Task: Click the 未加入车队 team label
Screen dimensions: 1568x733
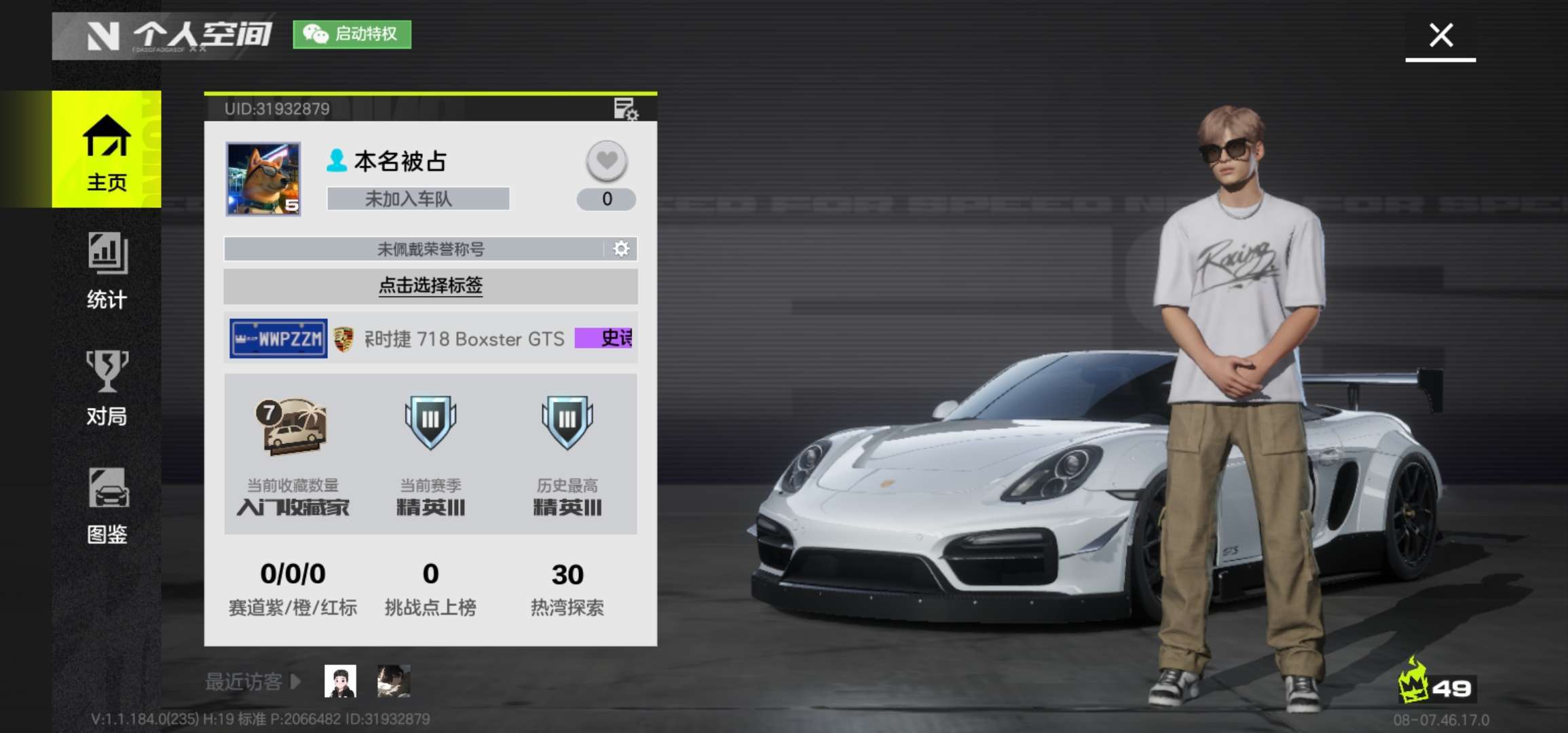Action: [x=417, y=199]
